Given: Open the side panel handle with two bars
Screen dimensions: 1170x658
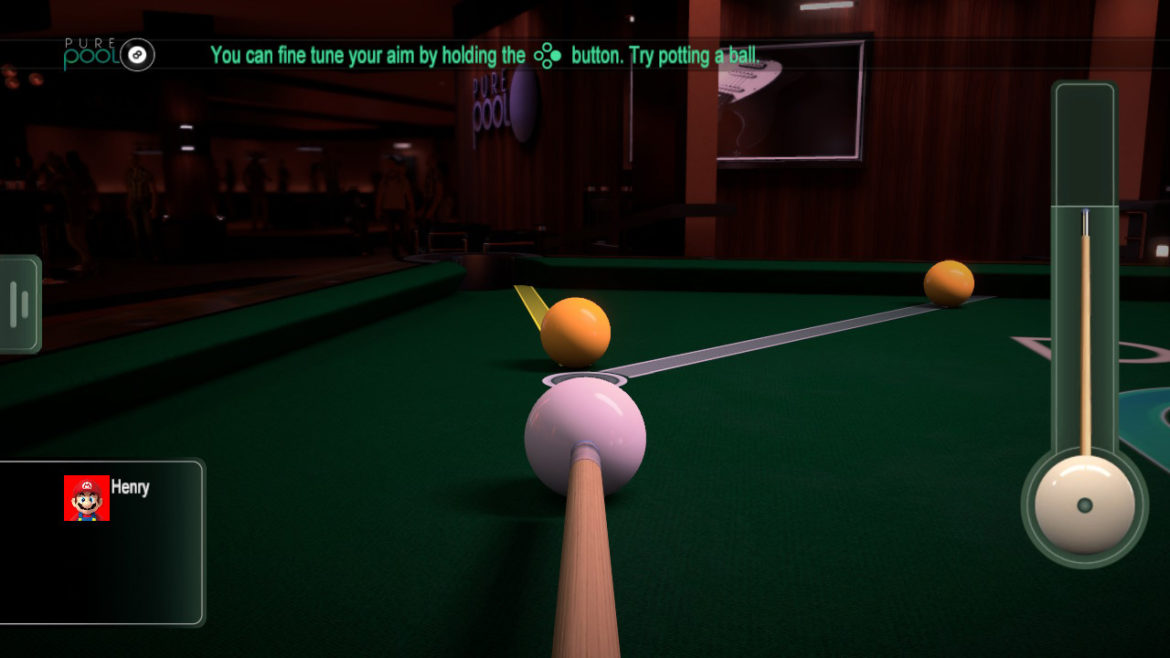Looking at the screenshot, I should [19, 304].
